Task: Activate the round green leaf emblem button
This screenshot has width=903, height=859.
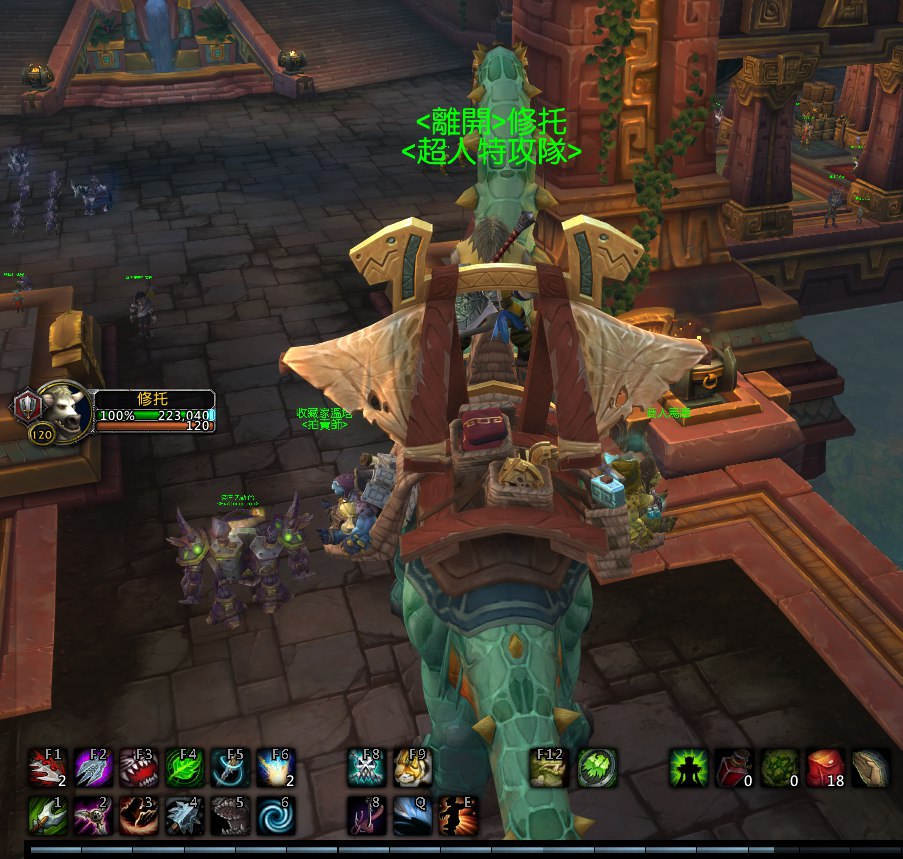Action: click(x=597, y=768)
